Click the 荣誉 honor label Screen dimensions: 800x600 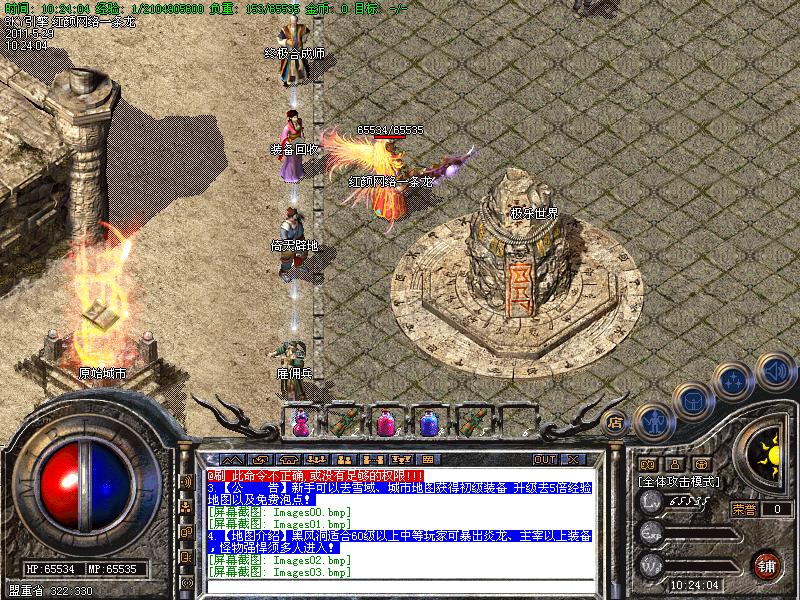[743, 509]
